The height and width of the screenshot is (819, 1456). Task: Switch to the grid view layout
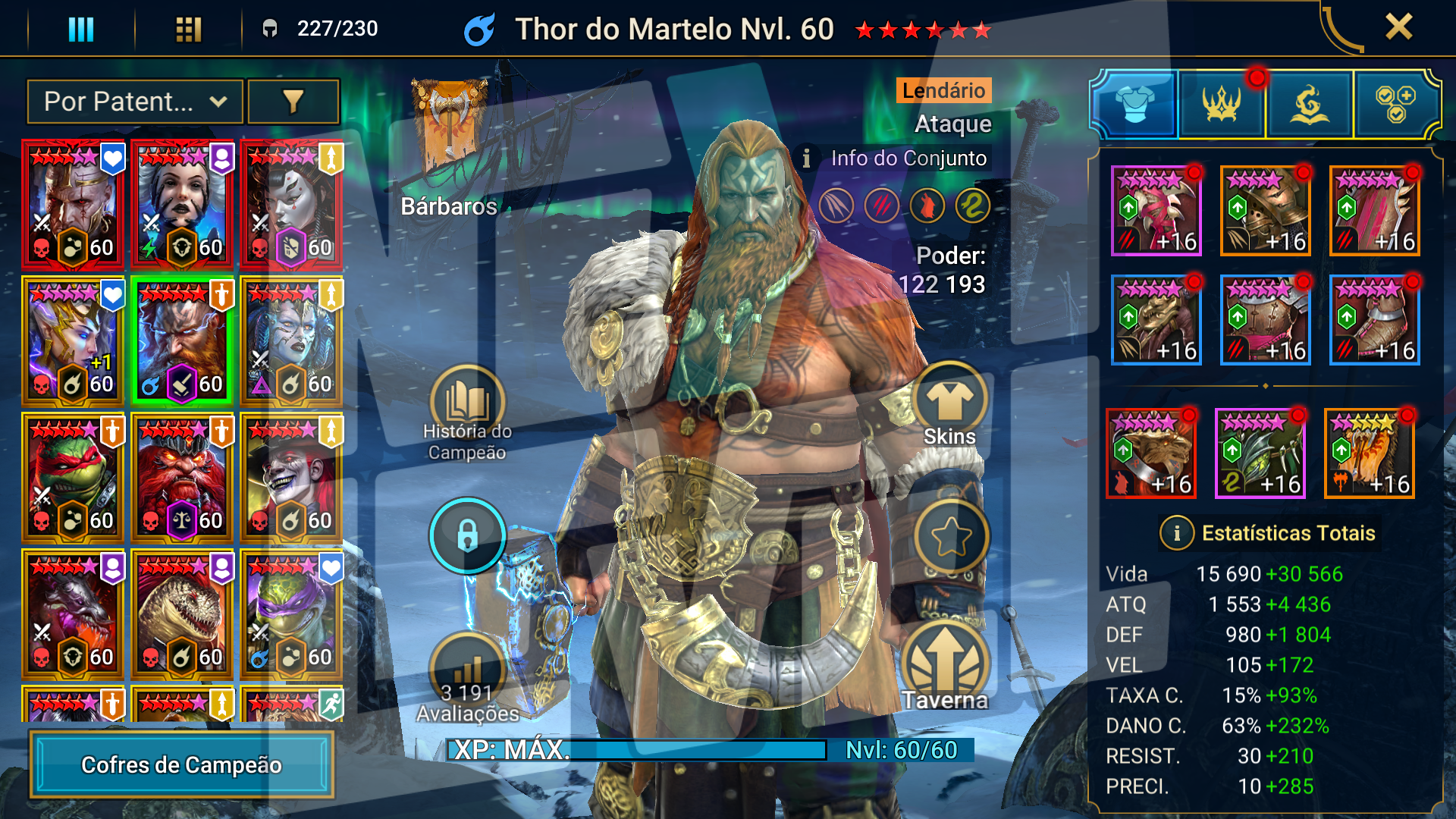tap(188, 30)
